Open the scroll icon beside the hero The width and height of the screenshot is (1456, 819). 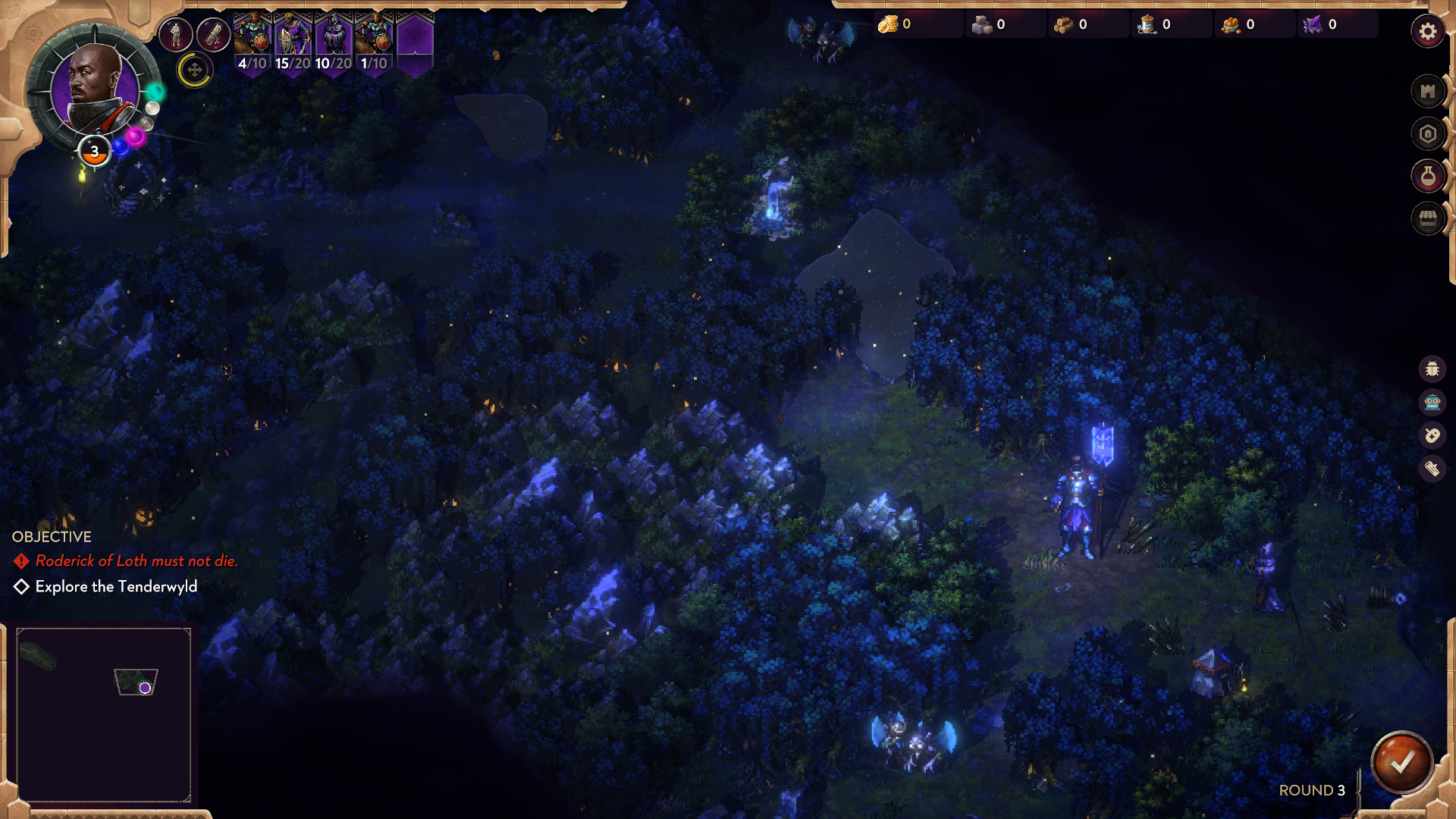click(213, 34)
